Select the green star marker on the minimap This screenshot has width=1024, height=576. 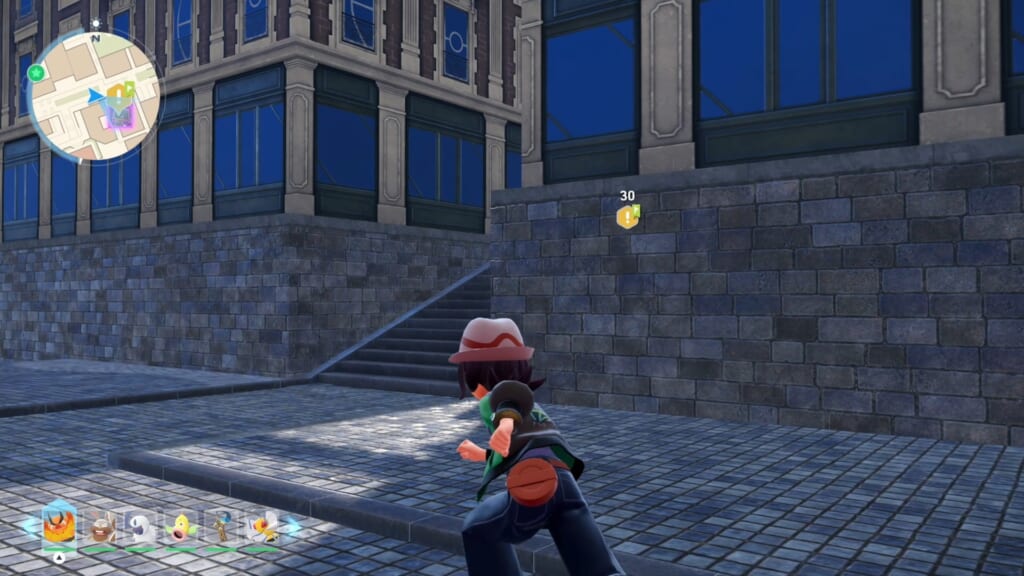click(37, 73)
